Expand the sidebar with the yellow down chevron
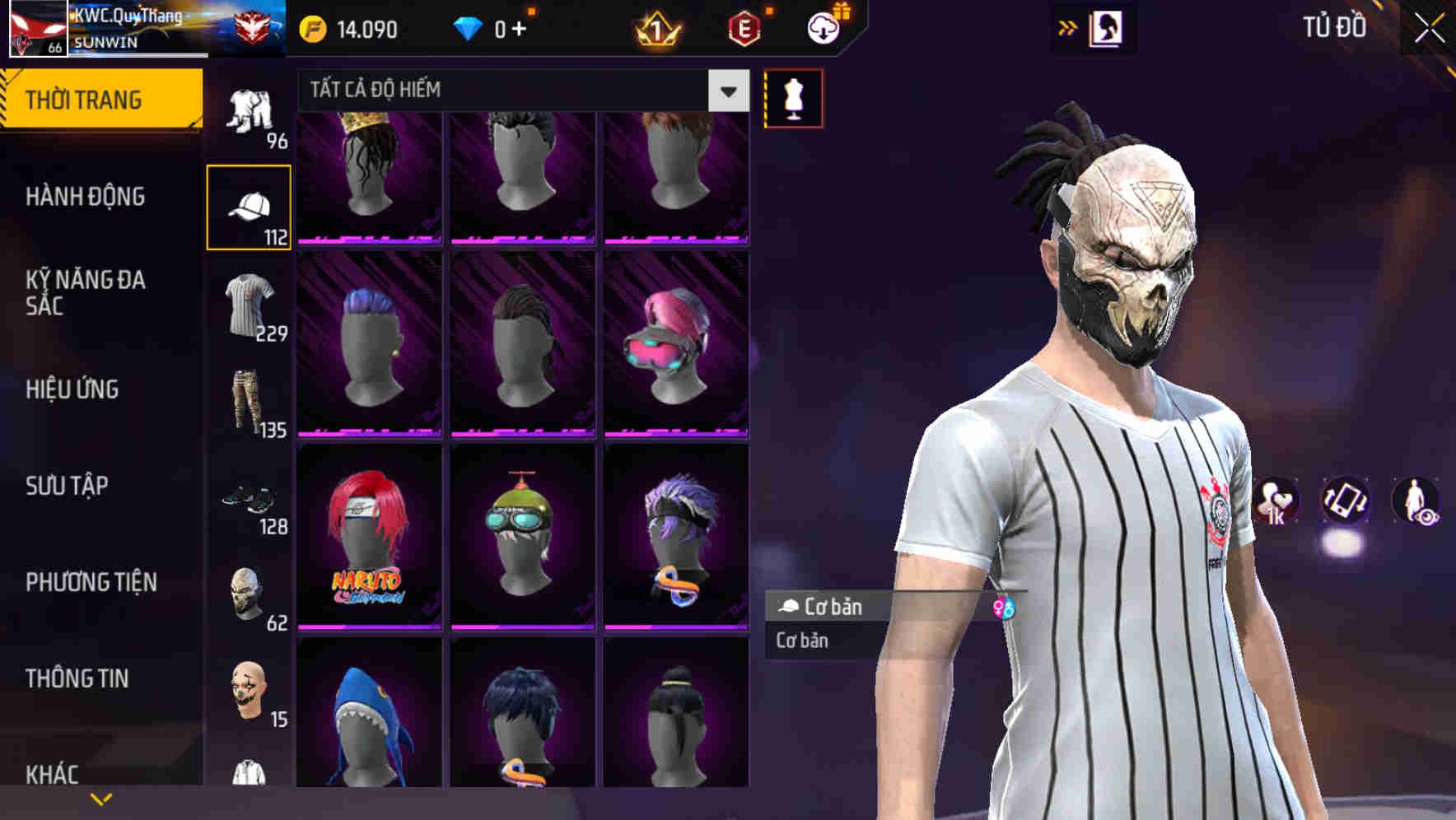The width and height of the screenshot is (1456, 820). pos(101,799)
